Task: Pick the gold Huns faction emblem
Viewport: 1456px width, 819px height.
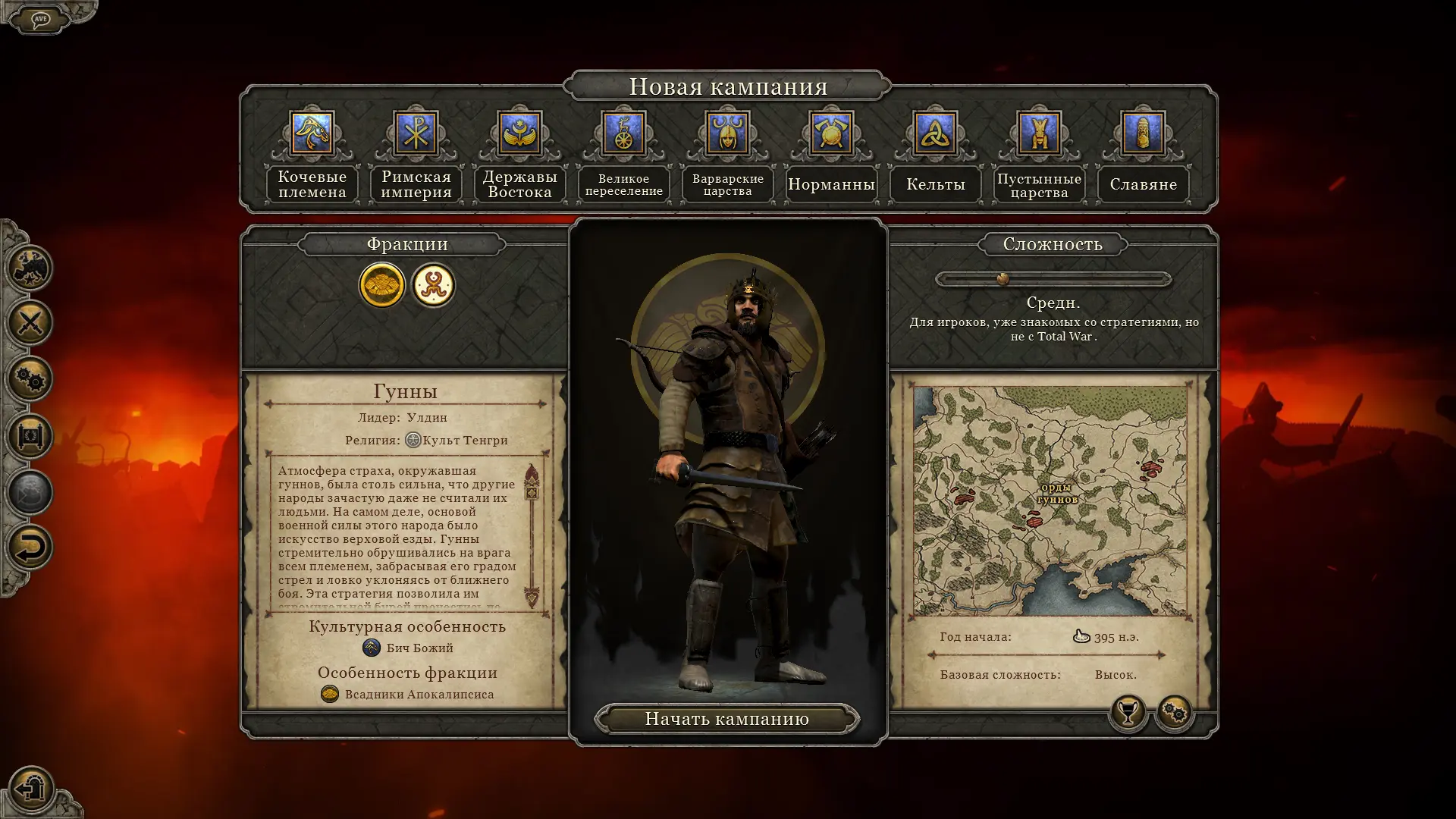Action: click(x=381, y=285)
